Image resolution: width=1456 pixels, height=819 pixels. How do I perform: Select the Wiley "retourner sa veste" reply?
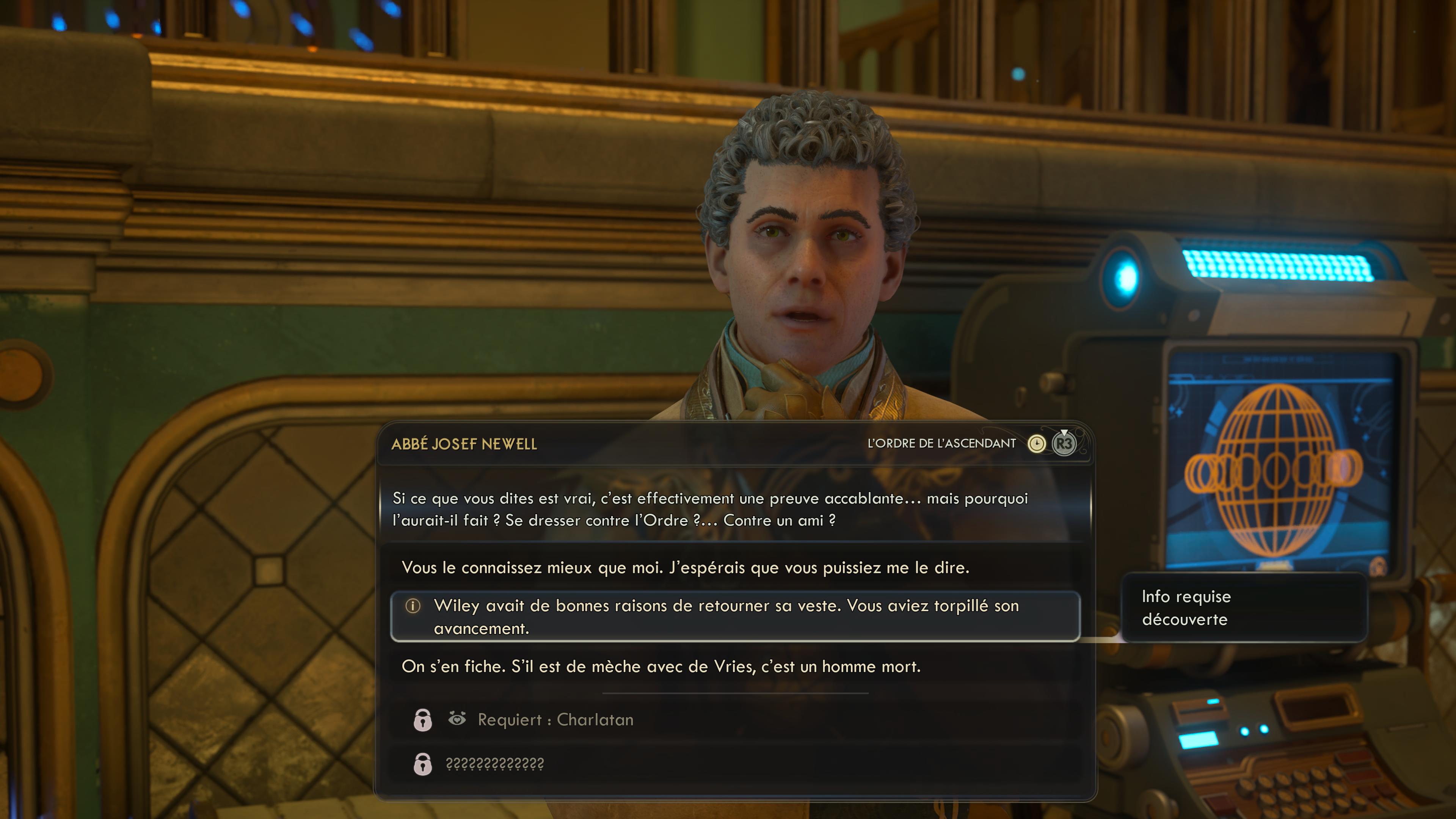coord(726,617)
